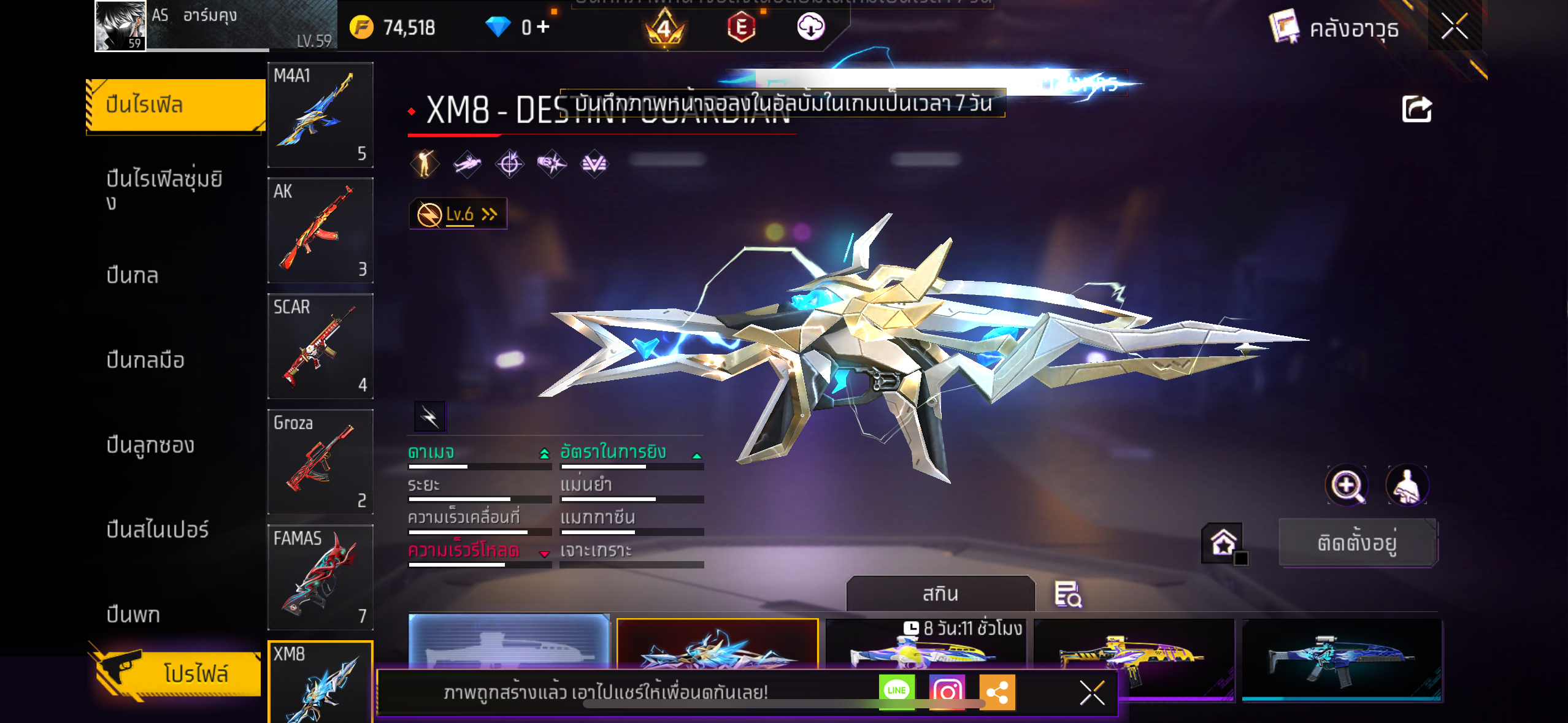The width and height of the screenshot is (1568, 723).
Task: Choose the AK weapon tile
Action: pyautogui.click(x=320, y=230)
